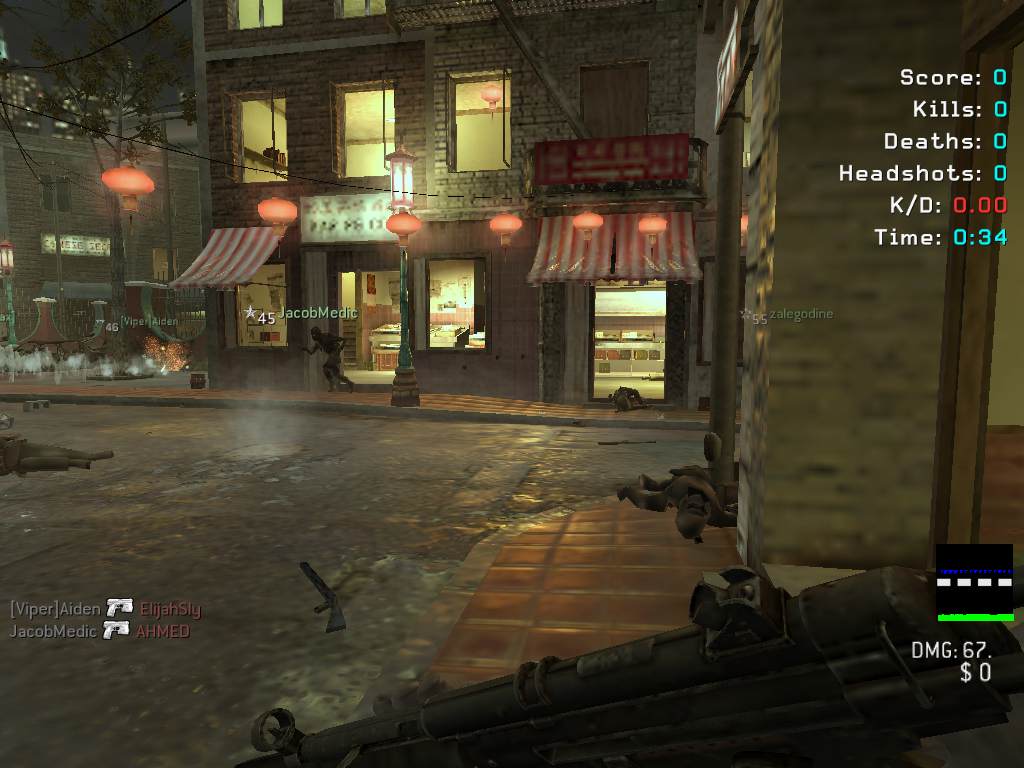Click the JacobMedic rank 45 name tag

292,315
